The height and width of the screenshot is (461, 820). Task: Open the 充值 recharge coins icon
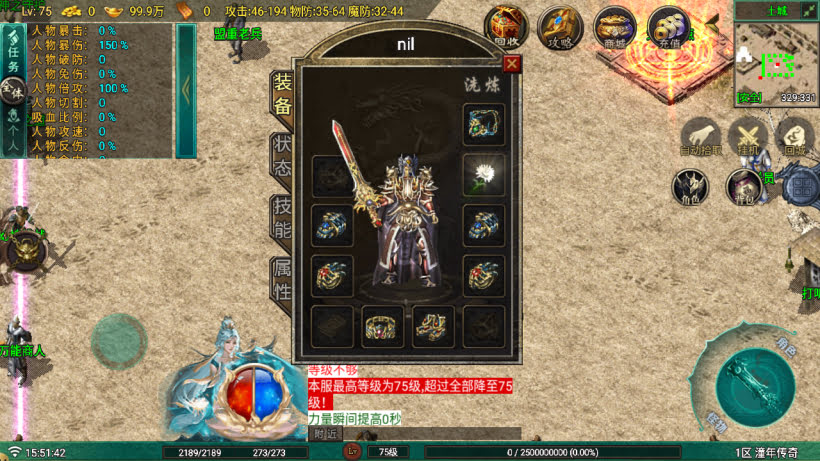point(668,27)
